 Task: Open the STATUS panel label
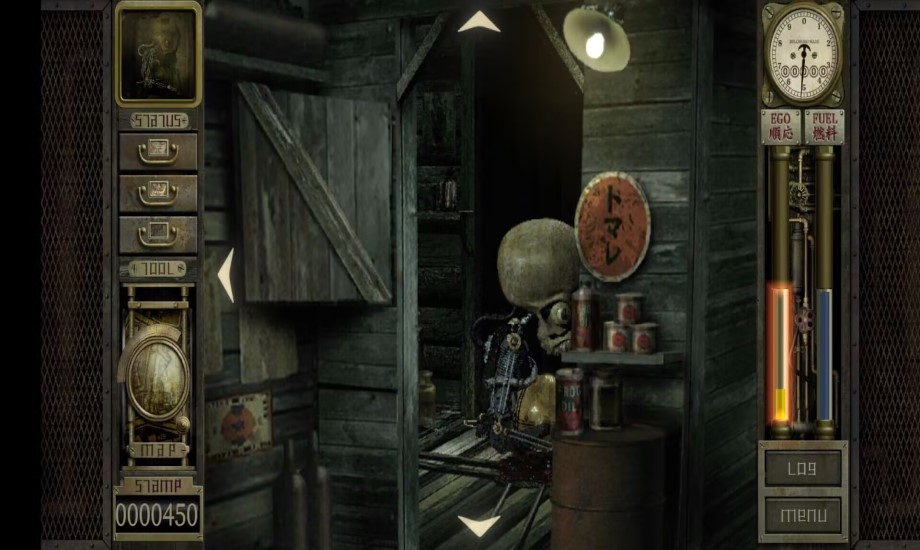pyautogui.click(x=158, y=120)
